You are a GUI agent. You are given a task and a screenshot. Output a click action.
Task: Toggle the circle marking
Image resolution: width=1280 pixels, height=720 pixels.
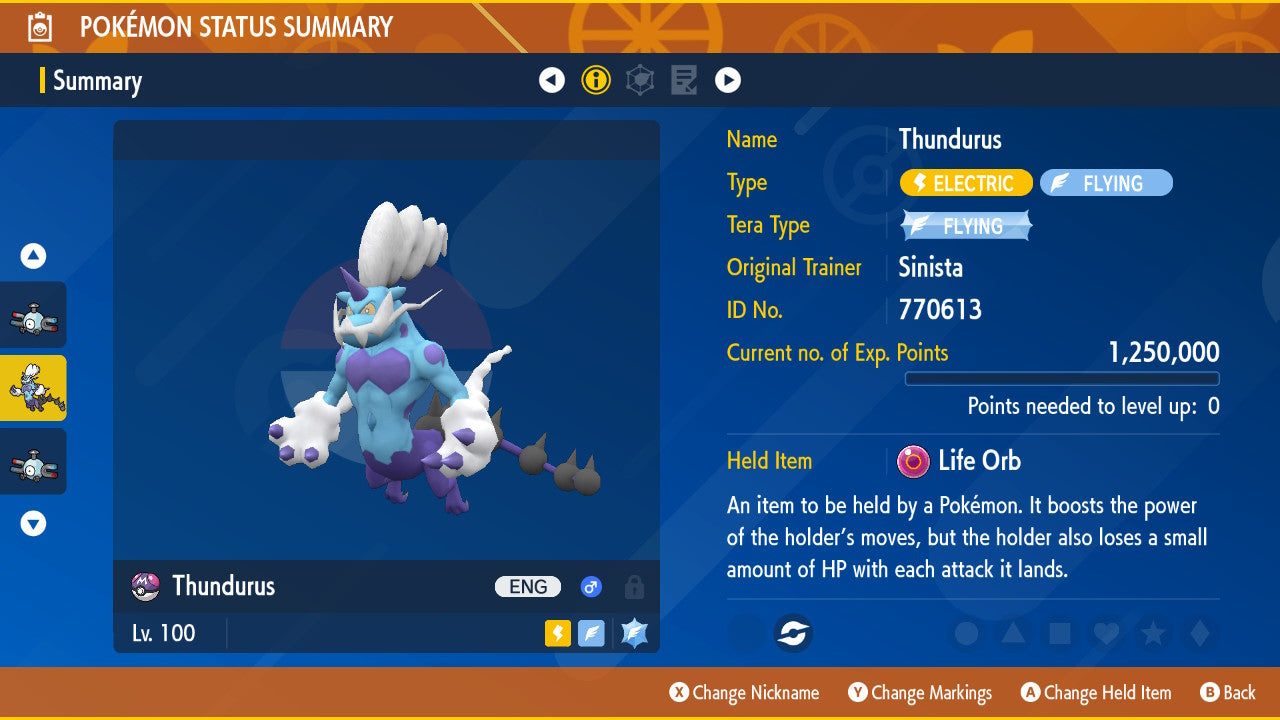pos(966,633)
